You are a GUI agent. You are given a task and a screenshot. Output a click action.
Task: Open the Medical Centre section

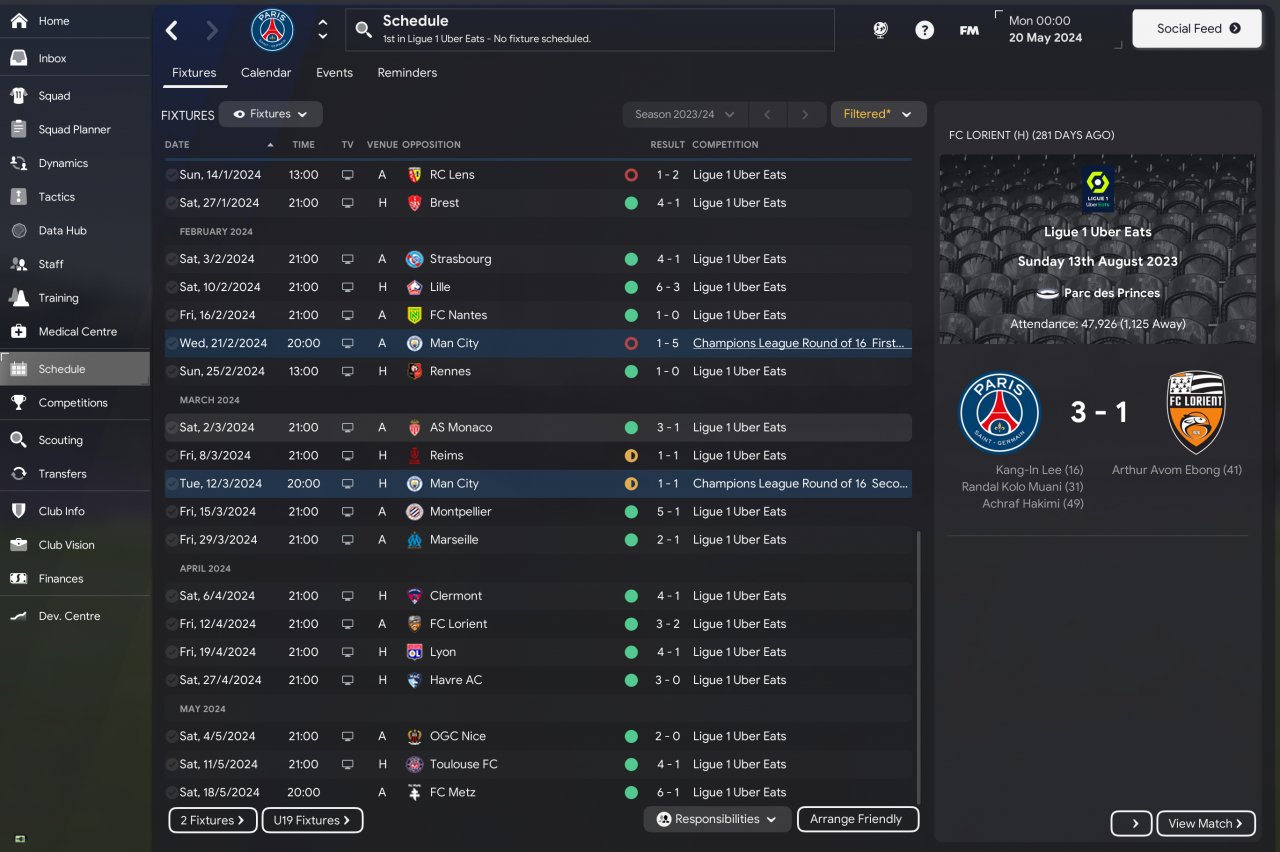click(77, 331)
